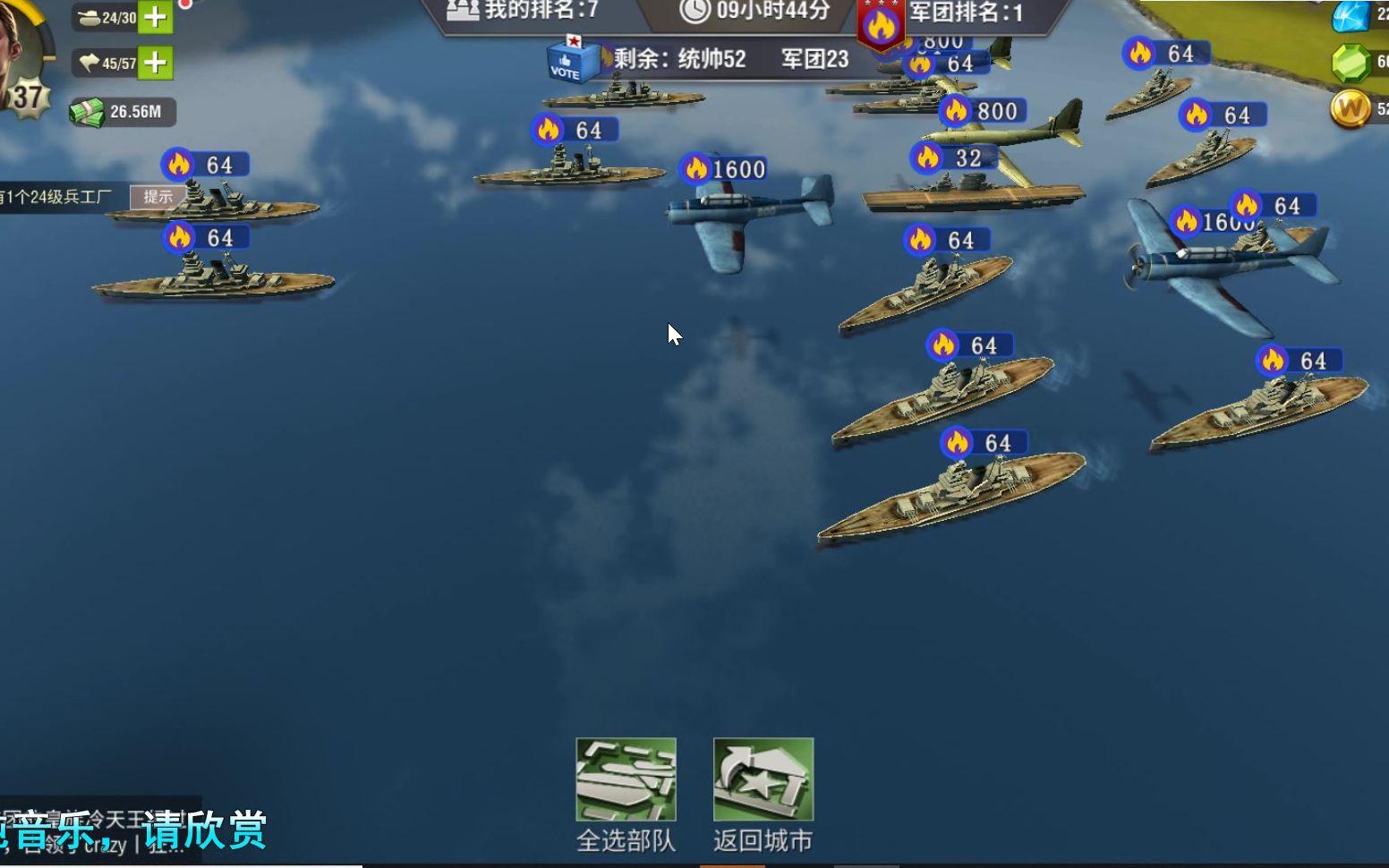Return to city via 返回城市

[x=763, y=780]
